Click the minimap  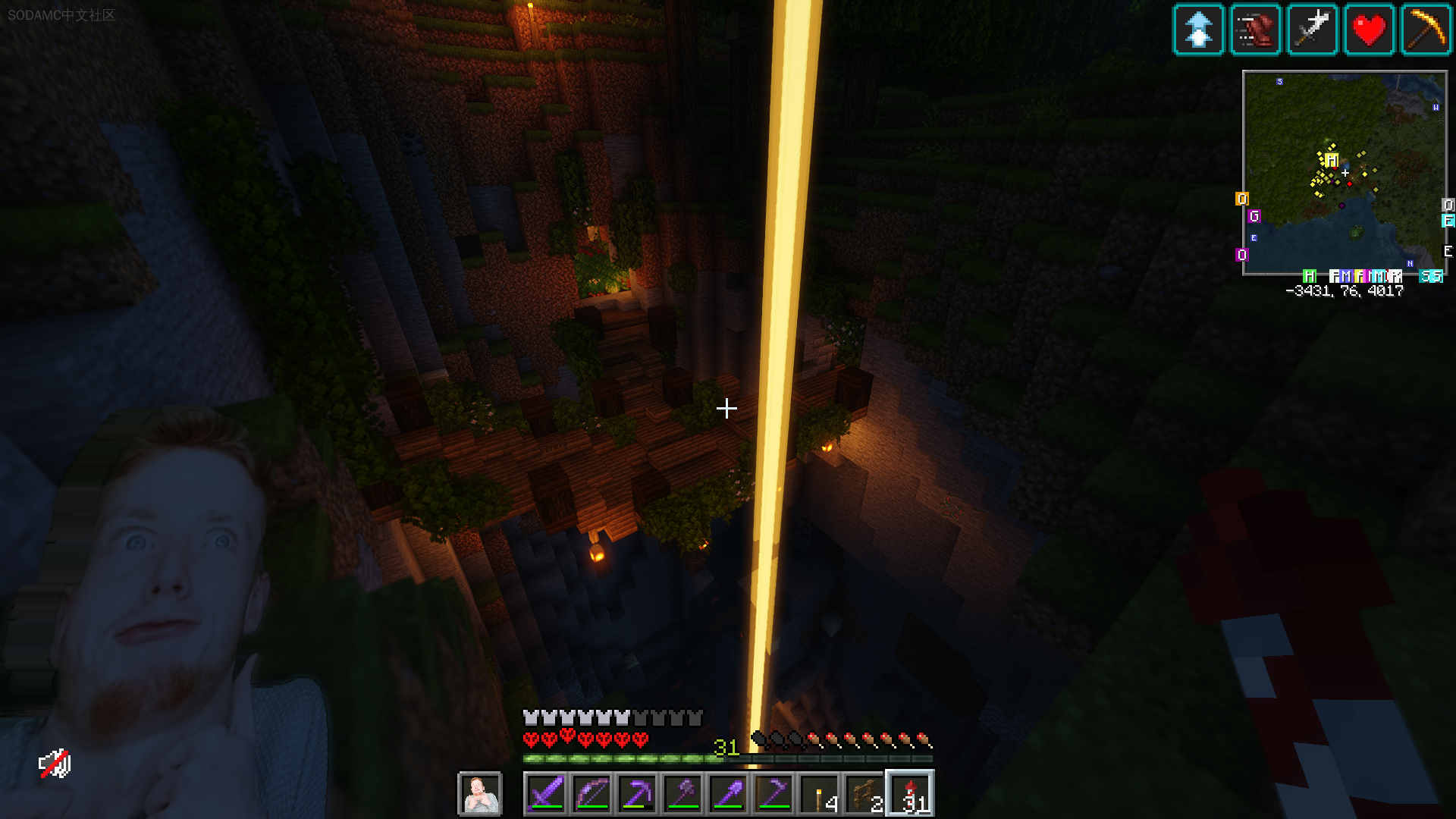[x=1345, y=173]
